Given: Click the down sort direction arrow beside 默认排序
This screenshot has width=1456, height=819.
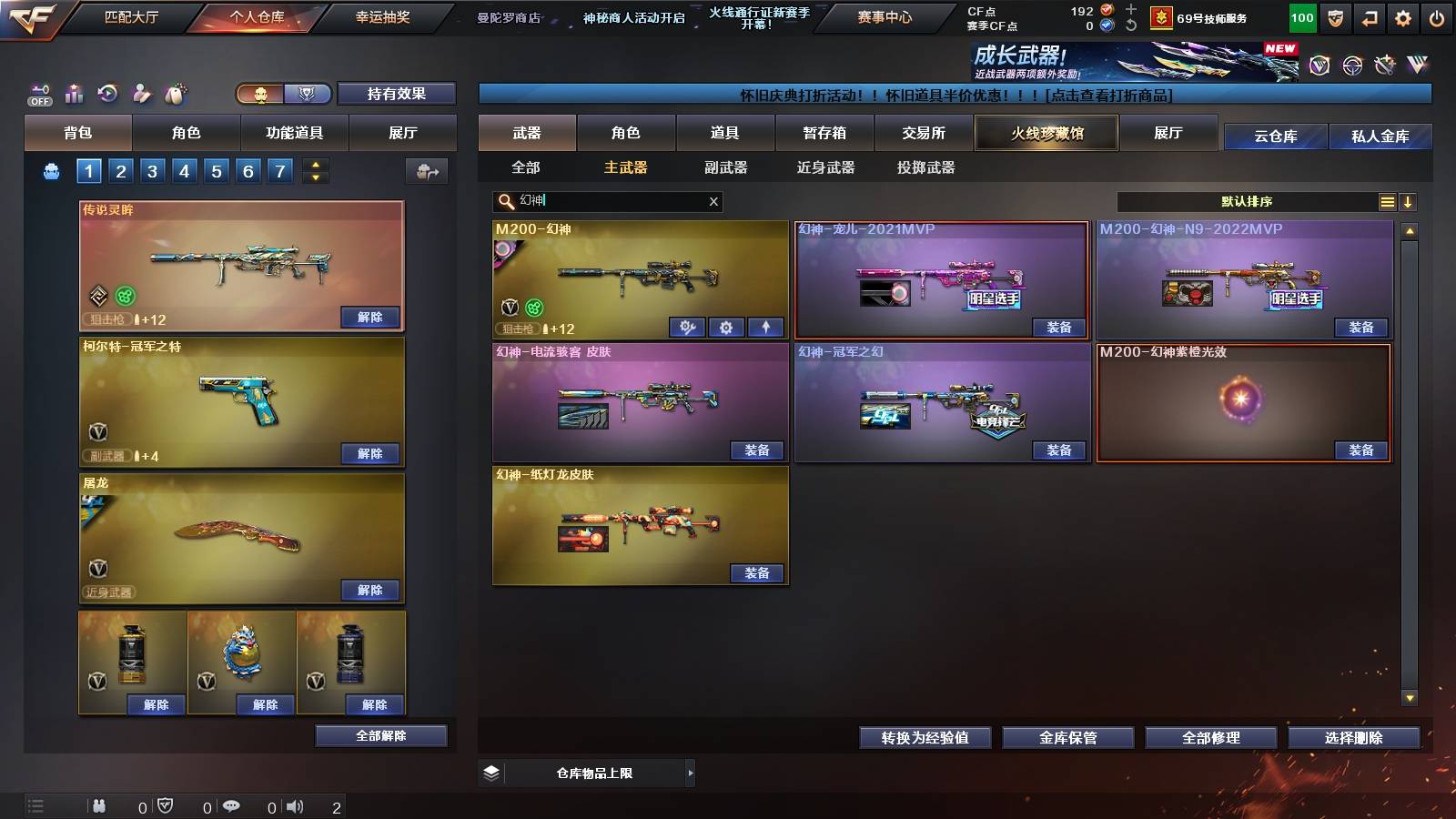Looking at the screenshot, I should [1409, 202].
